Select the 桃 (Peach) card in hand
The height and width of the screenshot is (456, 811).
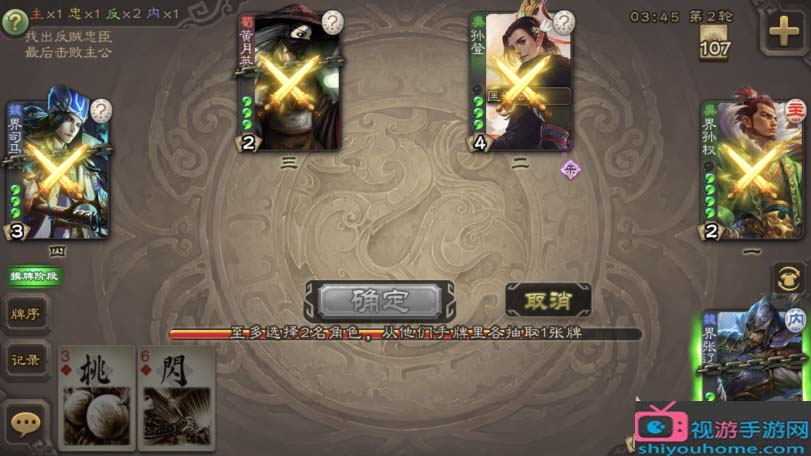point(96,396)
